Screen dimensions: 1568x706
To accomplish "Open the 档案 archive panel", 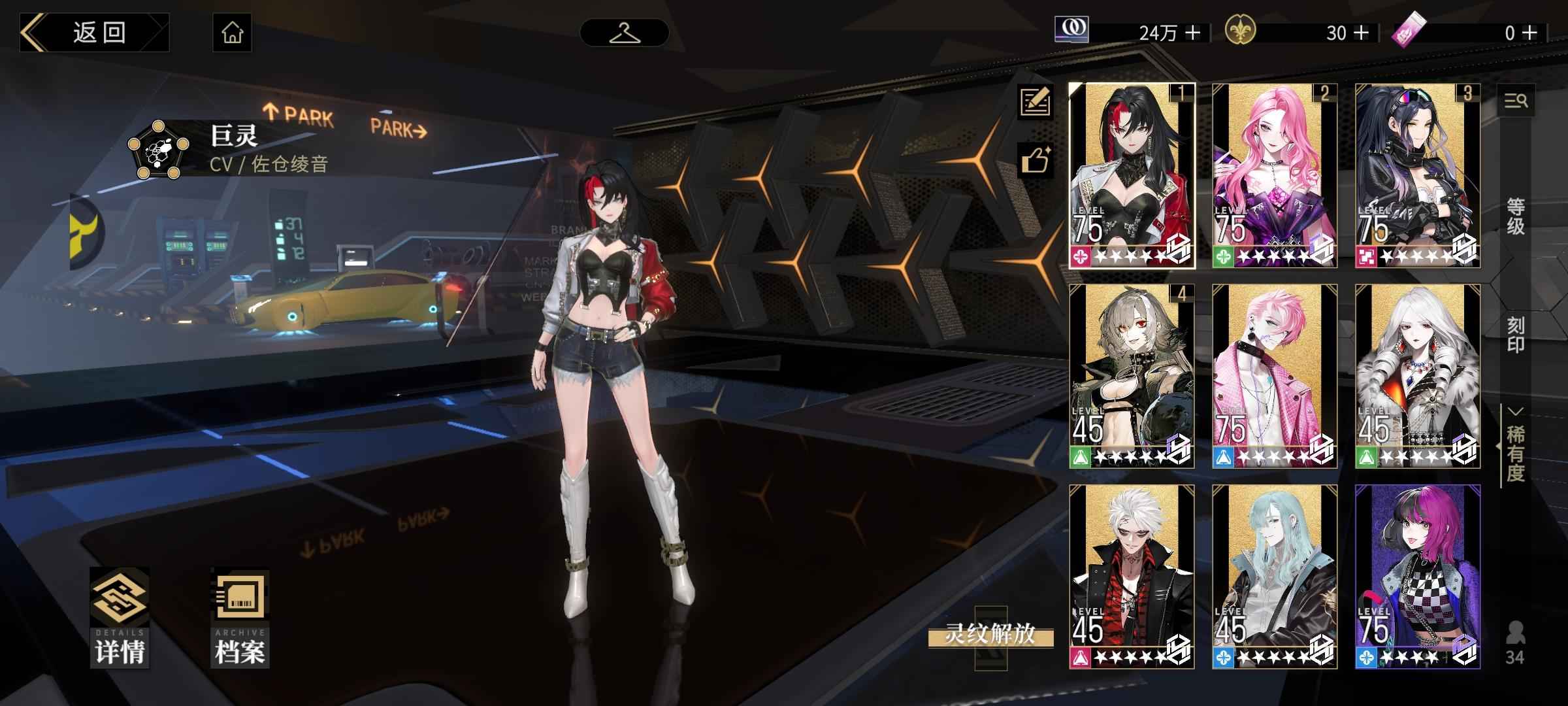I will tap(240, 618).
